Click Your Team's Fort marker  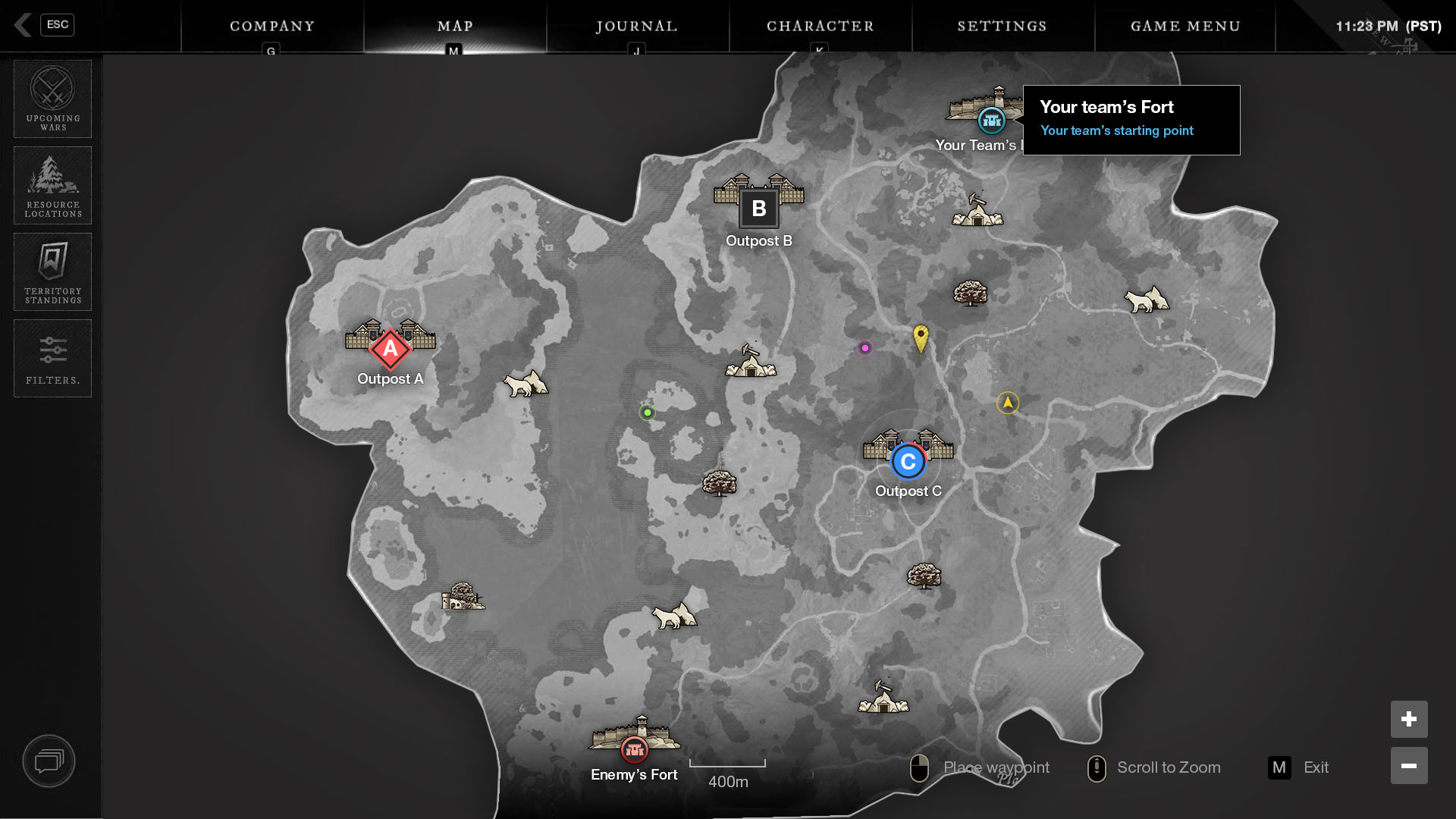pyautogui.click(x=991, y=120)
